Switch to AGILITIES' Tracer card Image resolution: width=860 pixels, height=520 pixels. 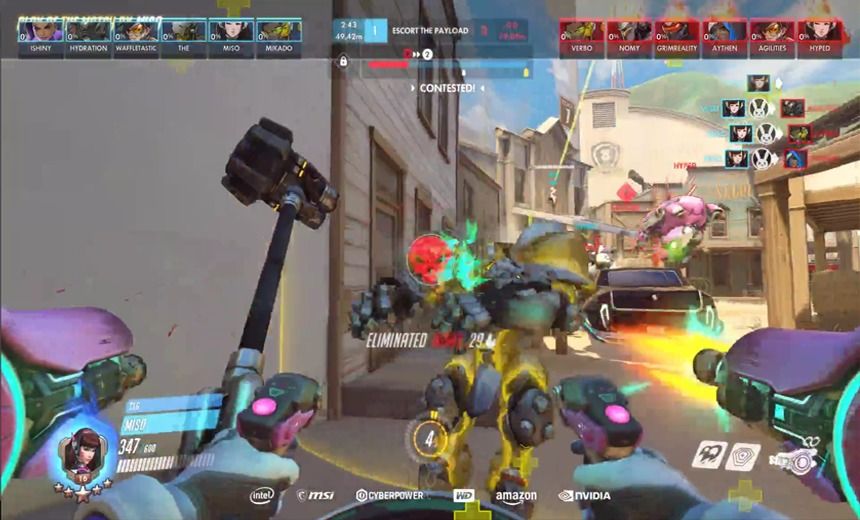[x=772, y=37]
